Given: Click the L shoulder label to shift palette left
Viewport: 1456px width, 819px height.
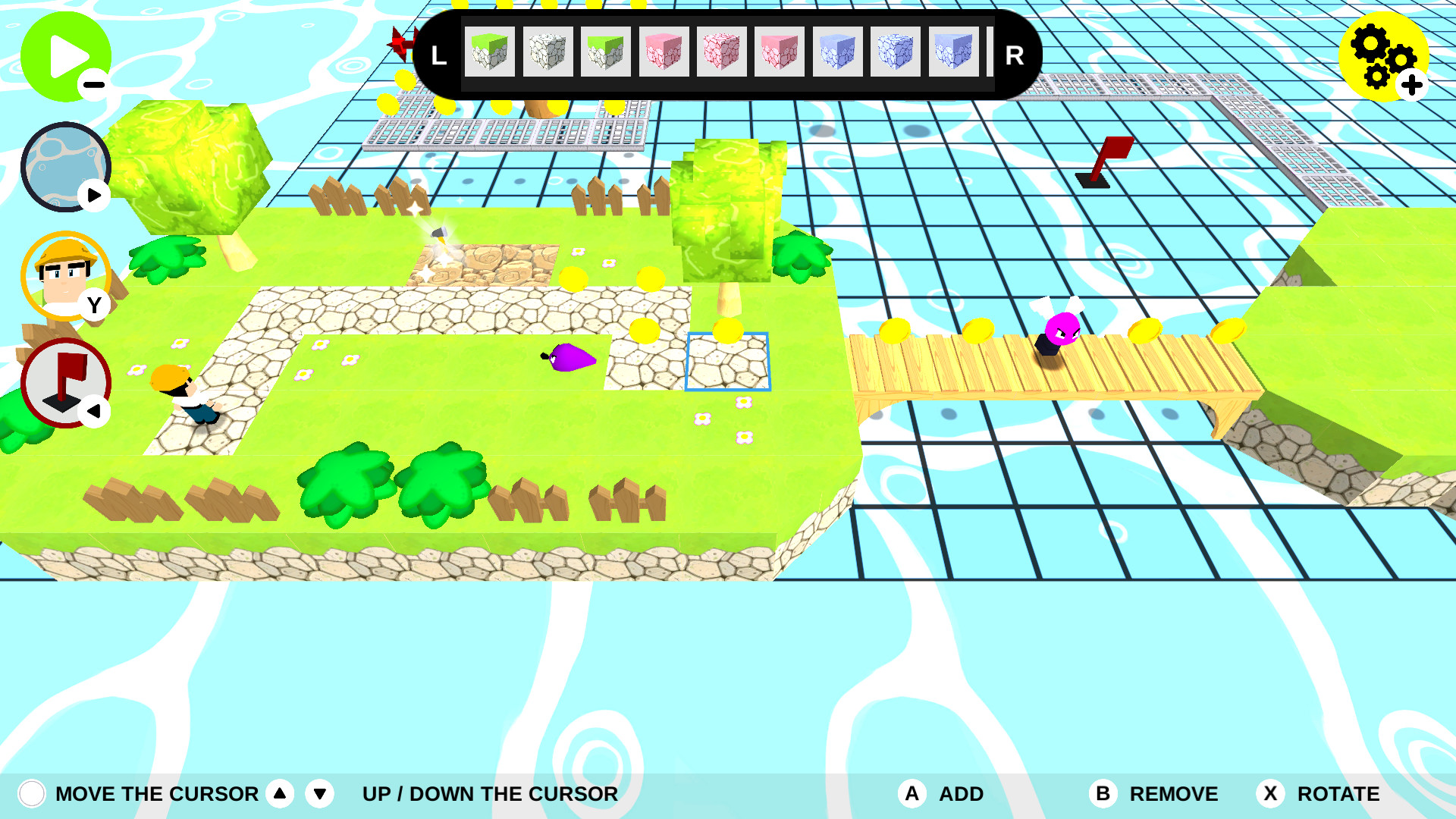Looking at the screenshot, I should (438, 53).
